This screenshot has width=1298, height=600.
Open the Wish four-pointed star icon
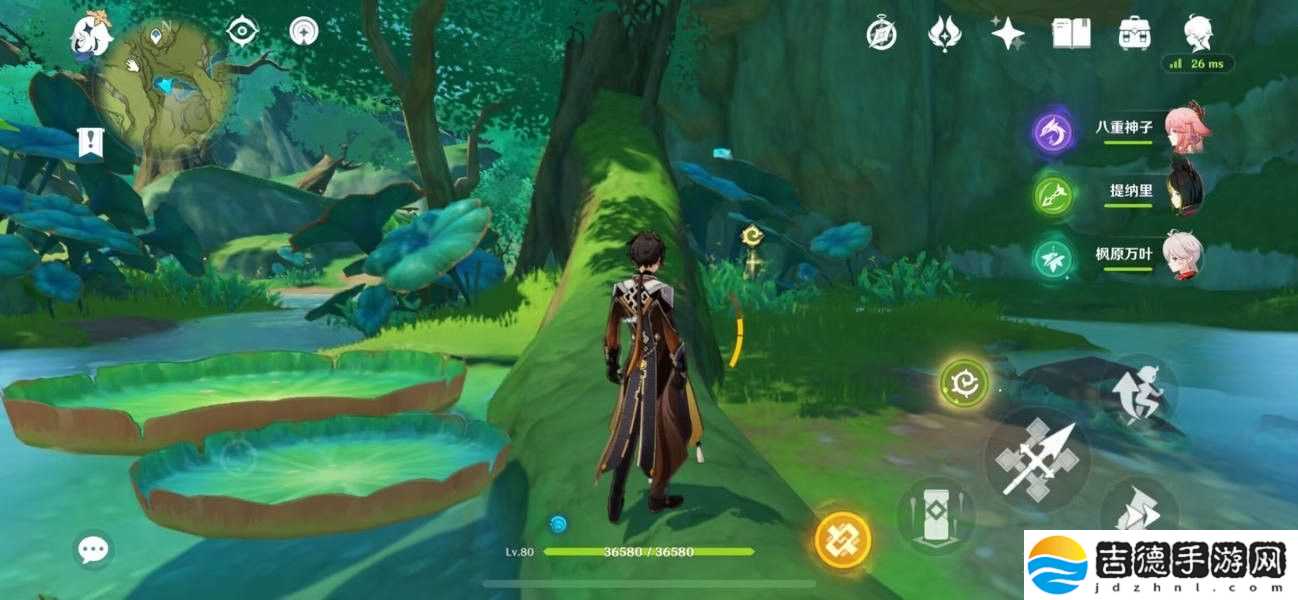(x=1007, y=34)
